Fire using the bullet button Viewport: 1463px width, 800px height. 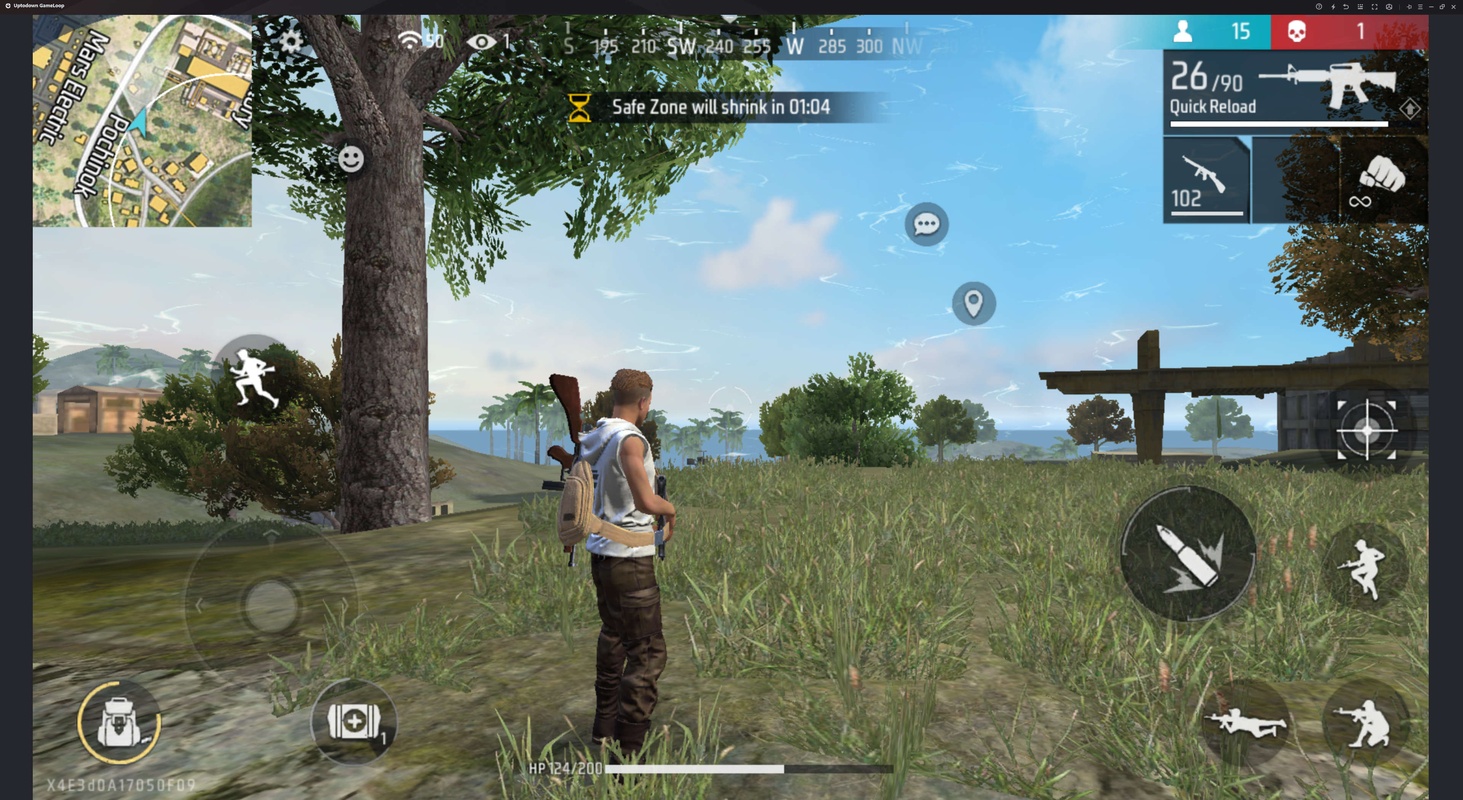tap(1187, 554)
